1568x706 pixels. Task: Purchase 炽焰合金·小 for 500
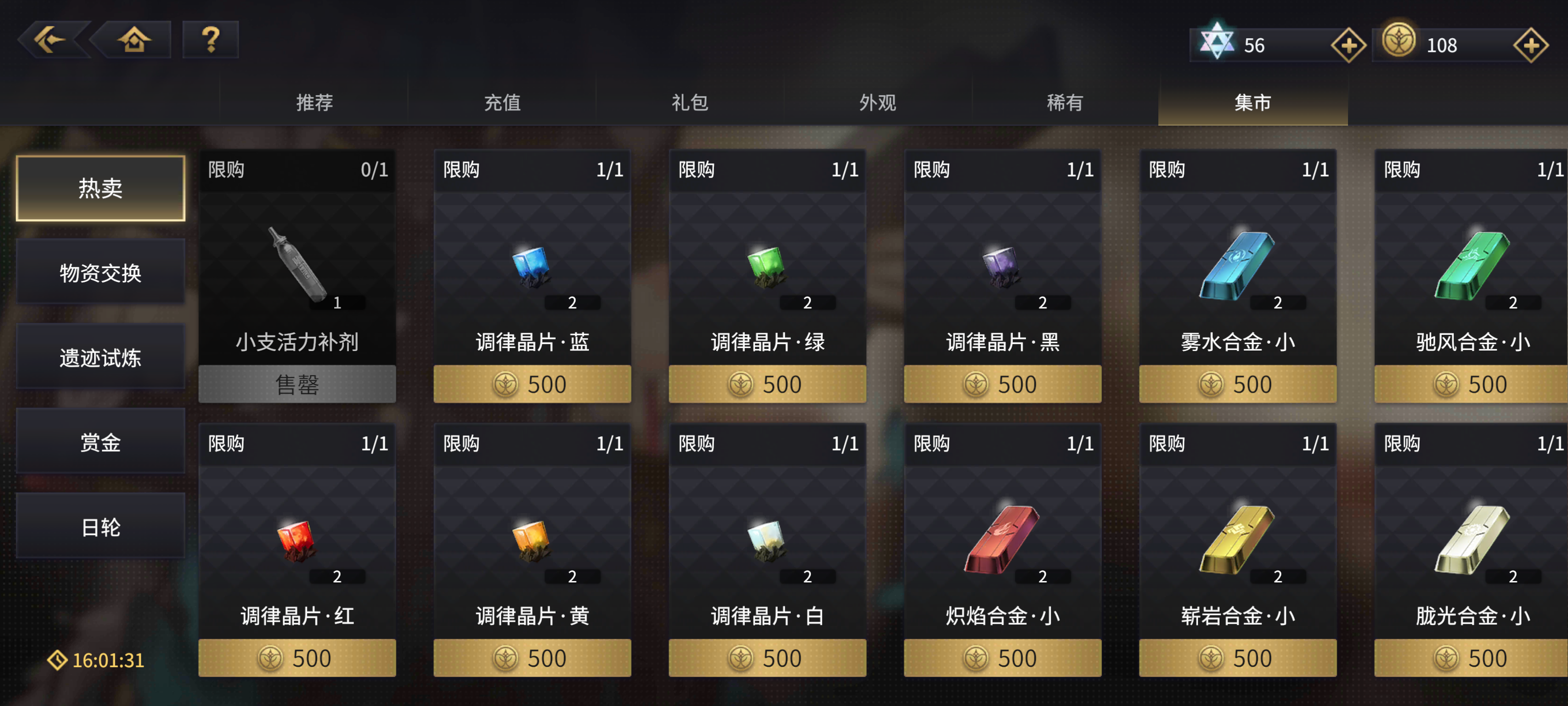tap(1002, 658)
